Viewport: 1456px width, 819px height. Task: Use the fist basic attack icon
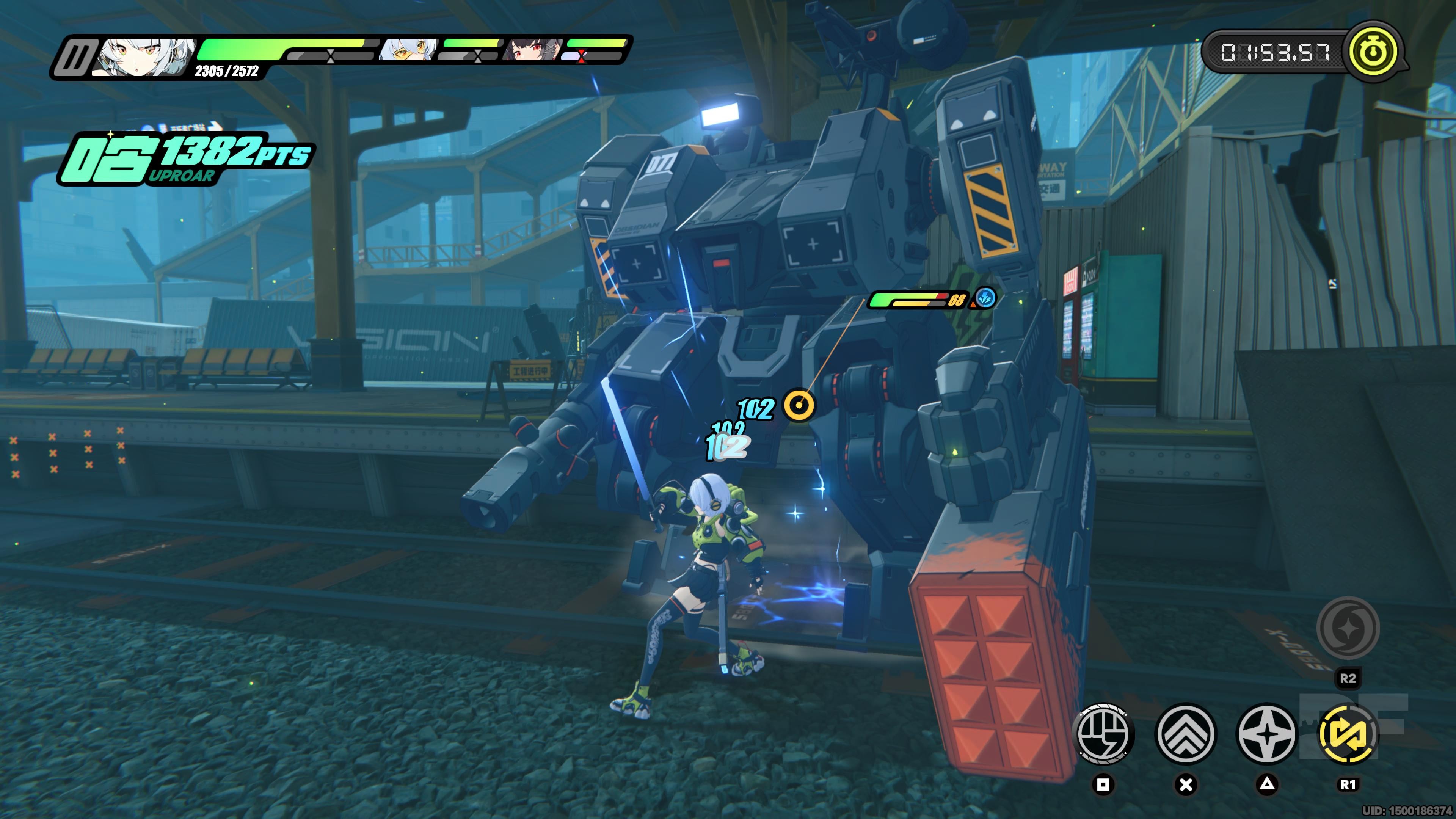pos(1103,734)
